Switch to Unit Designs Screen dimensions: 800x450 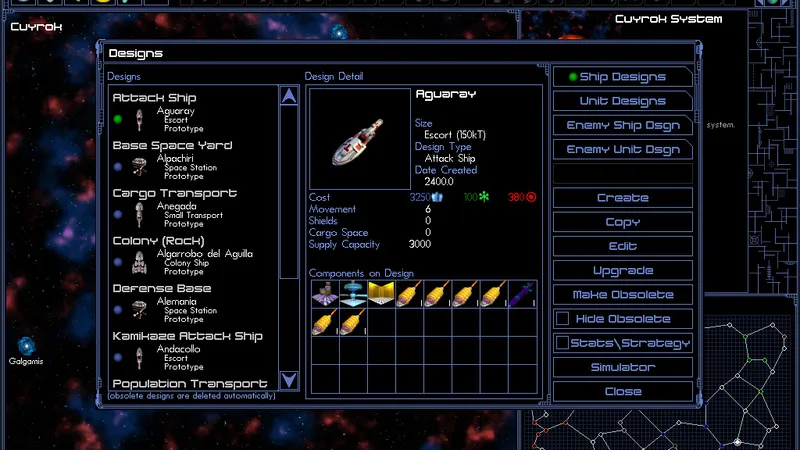pos(622,101)
